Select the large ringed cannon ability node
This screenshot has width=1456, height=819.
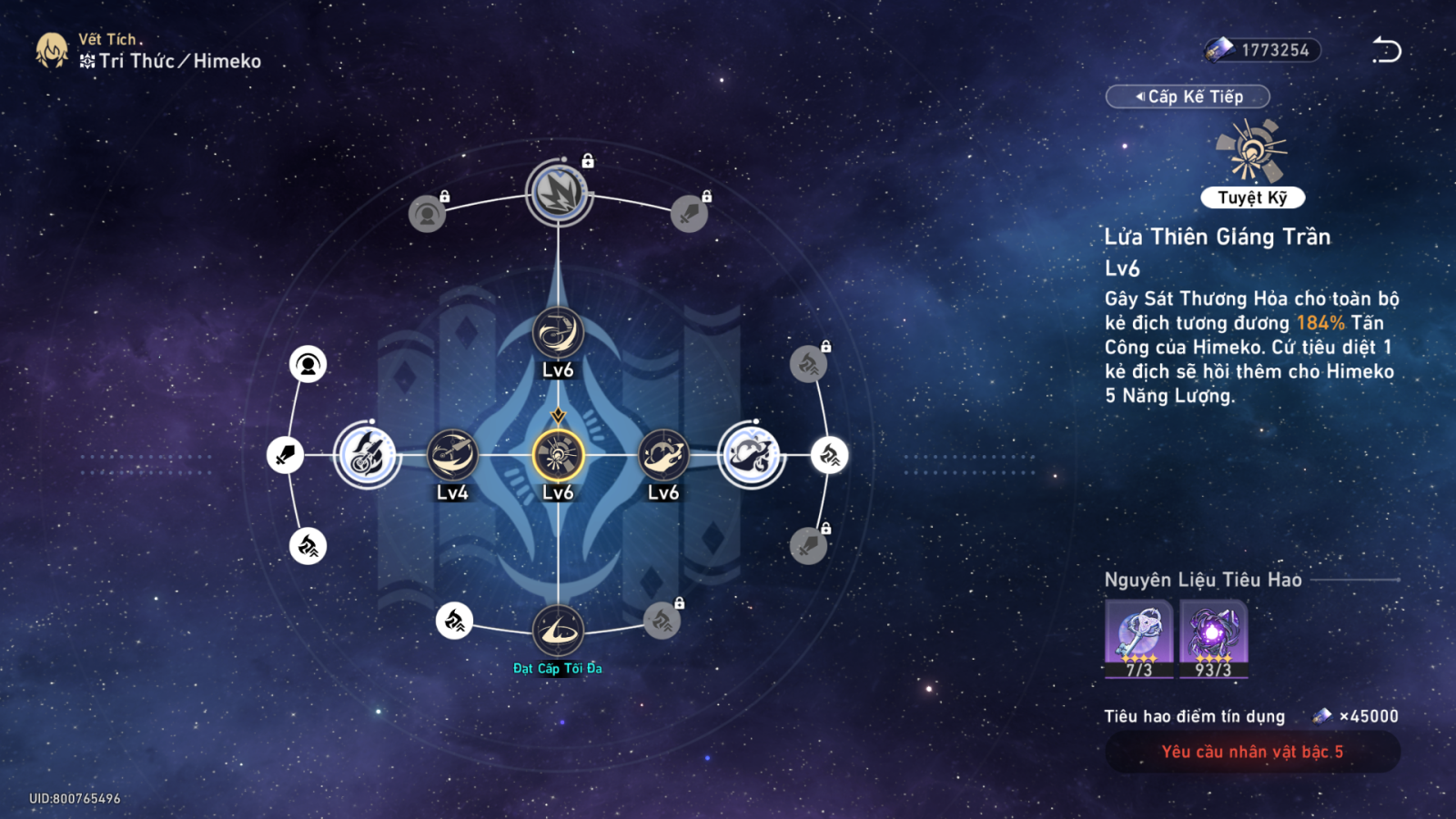point(368,455)
